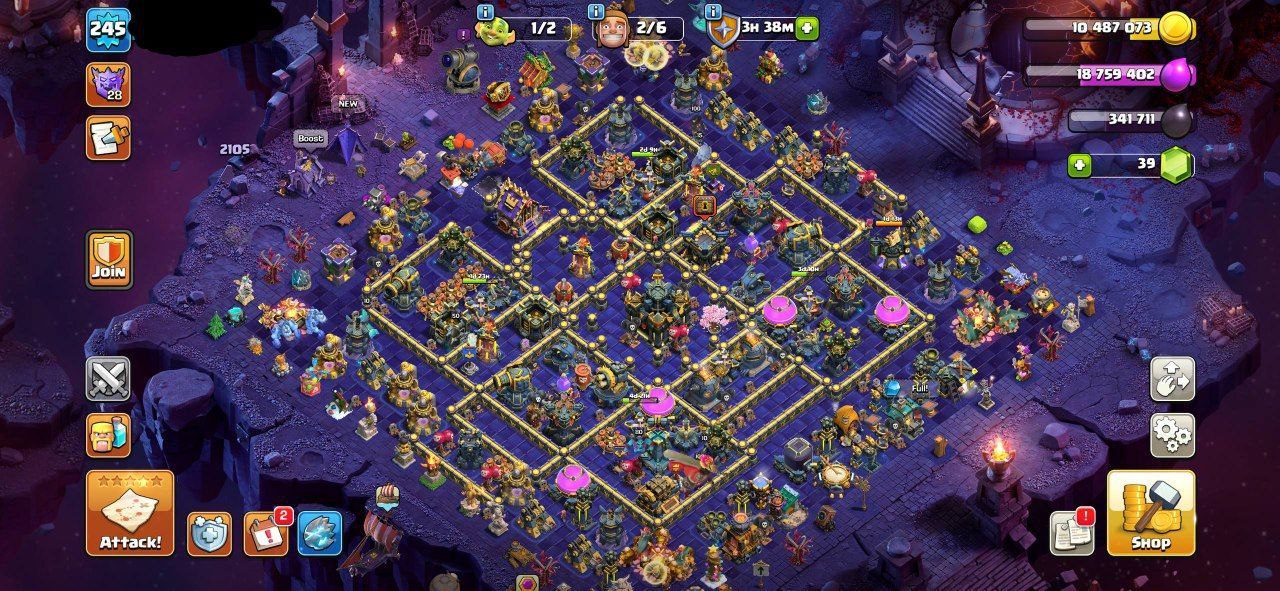1280x591 pixels.
Task: Open the army overview barbarian icon
Action: pos(108,435)
